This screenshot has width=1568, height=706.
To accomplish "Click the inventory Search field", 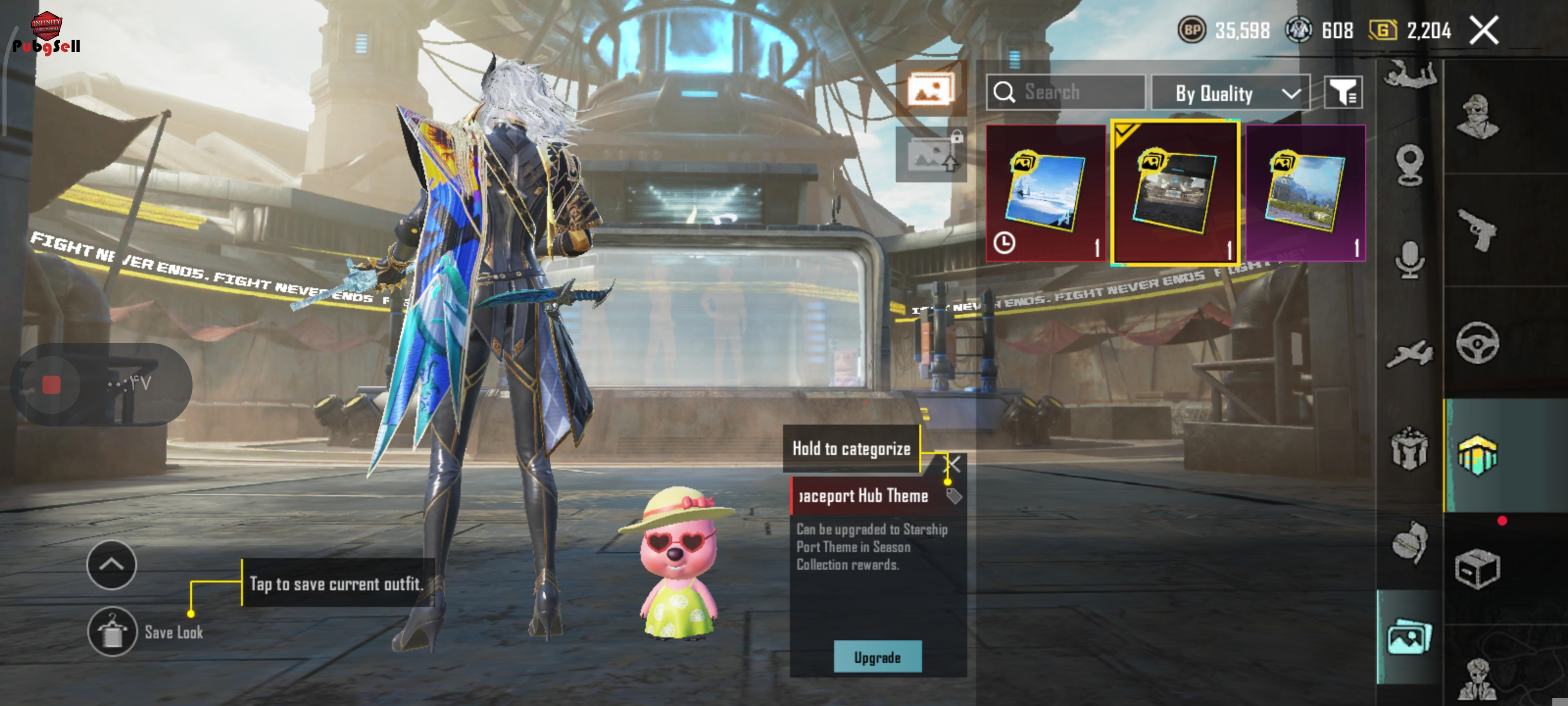I will tap(1065, 93).
